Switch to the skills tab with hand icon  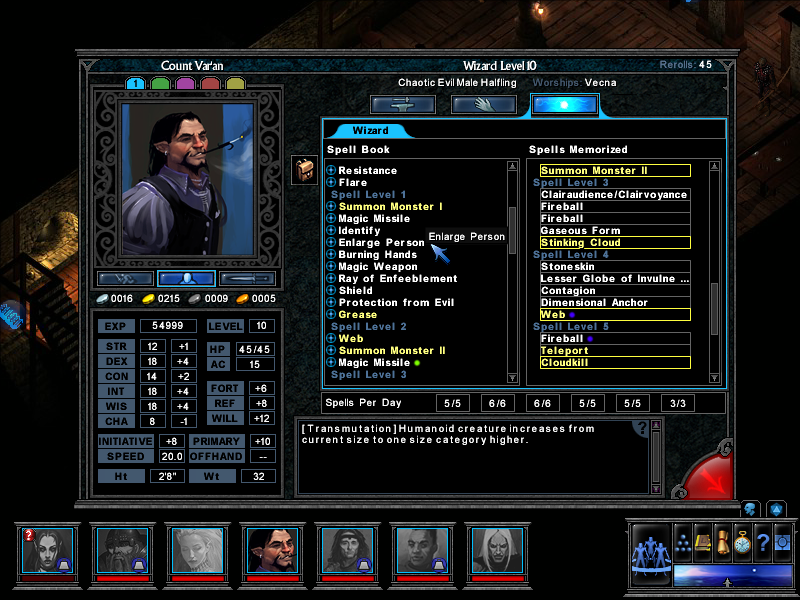pos(484,105)
